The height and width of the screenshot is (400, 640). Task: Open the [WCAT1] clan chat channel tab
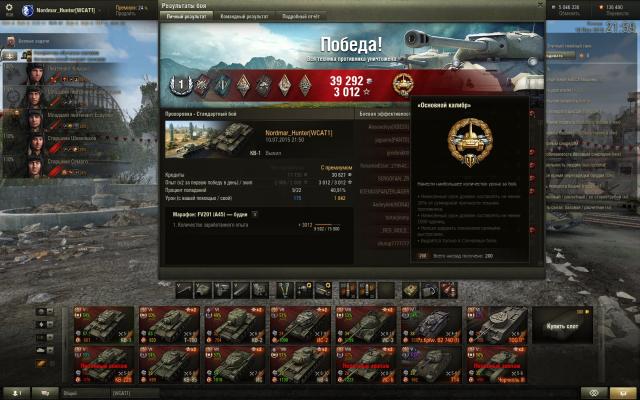(123, 393)
